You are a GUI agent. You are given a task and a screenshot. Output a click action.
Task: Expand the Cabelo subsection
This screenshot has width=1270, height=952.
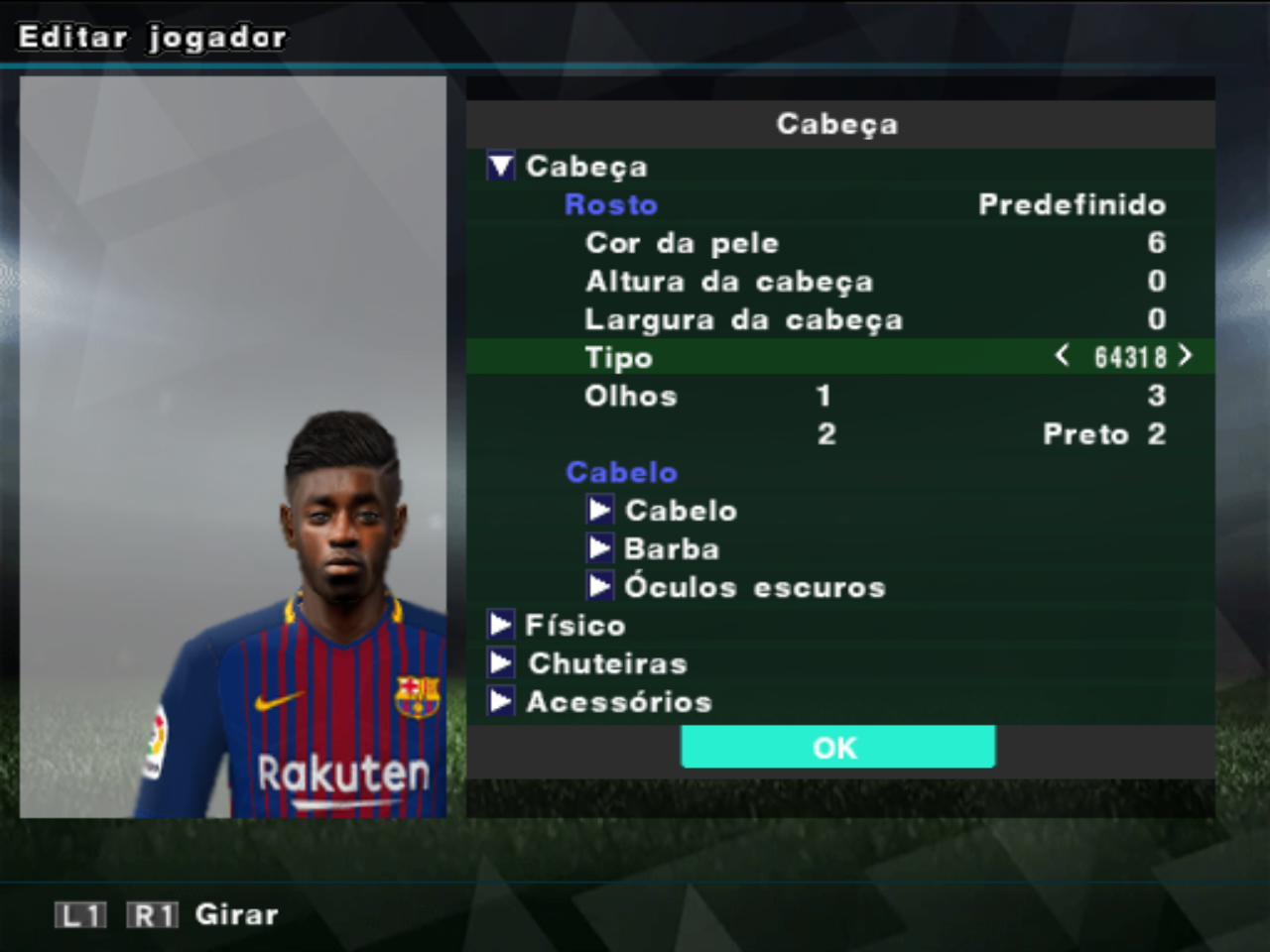pos(599,510)
